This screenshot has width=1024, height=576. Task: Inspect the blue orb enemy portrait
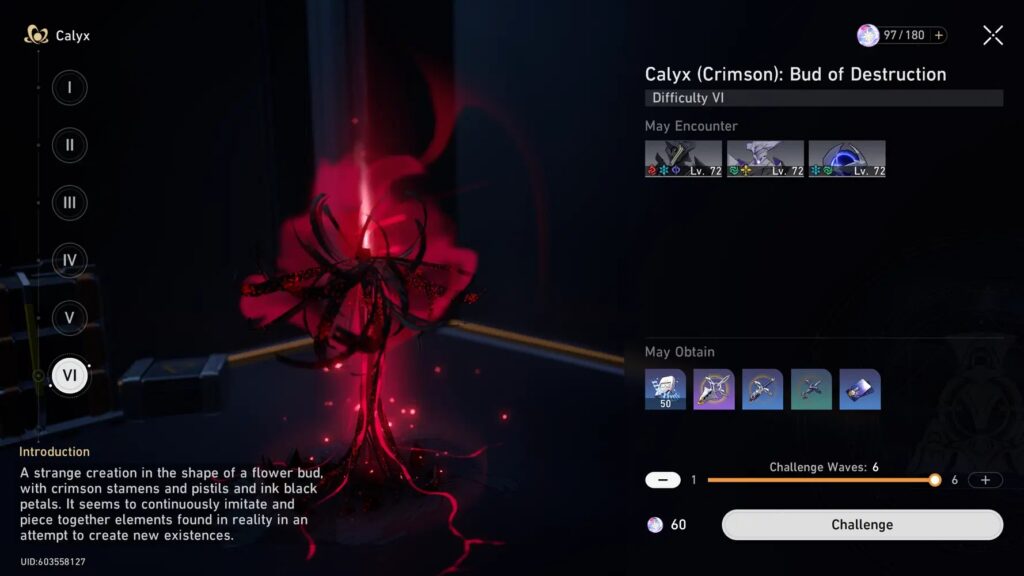click(x=846, y=159)
